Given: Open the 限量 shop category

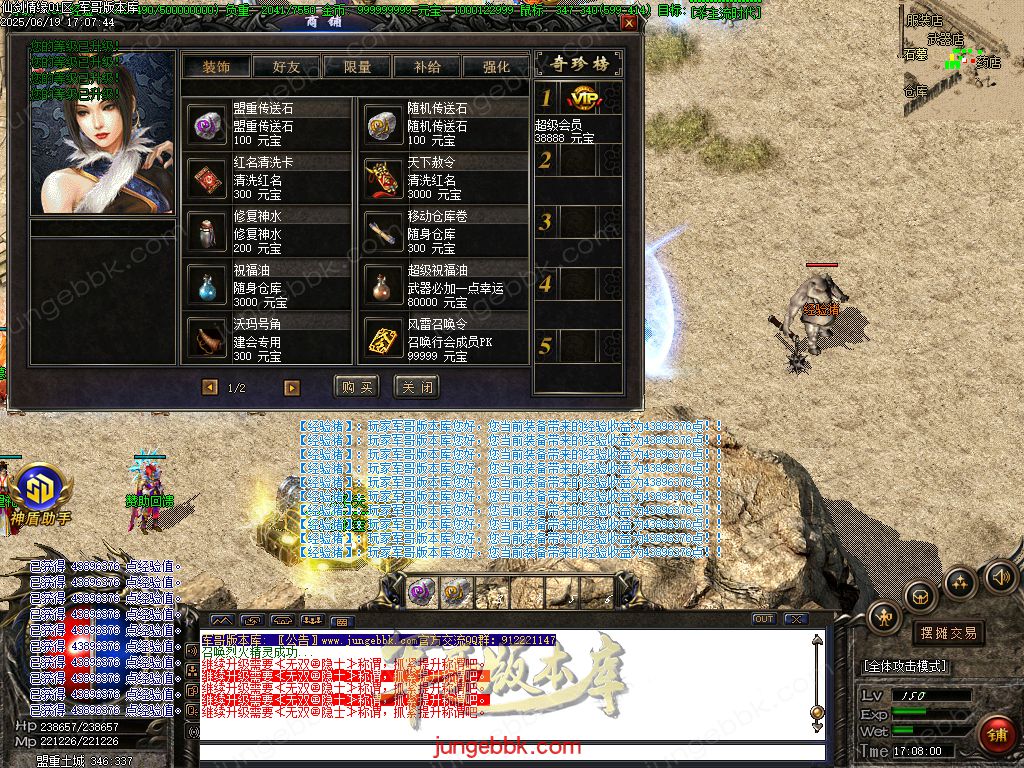Looking at the screenshot, I should coord(357,67).
